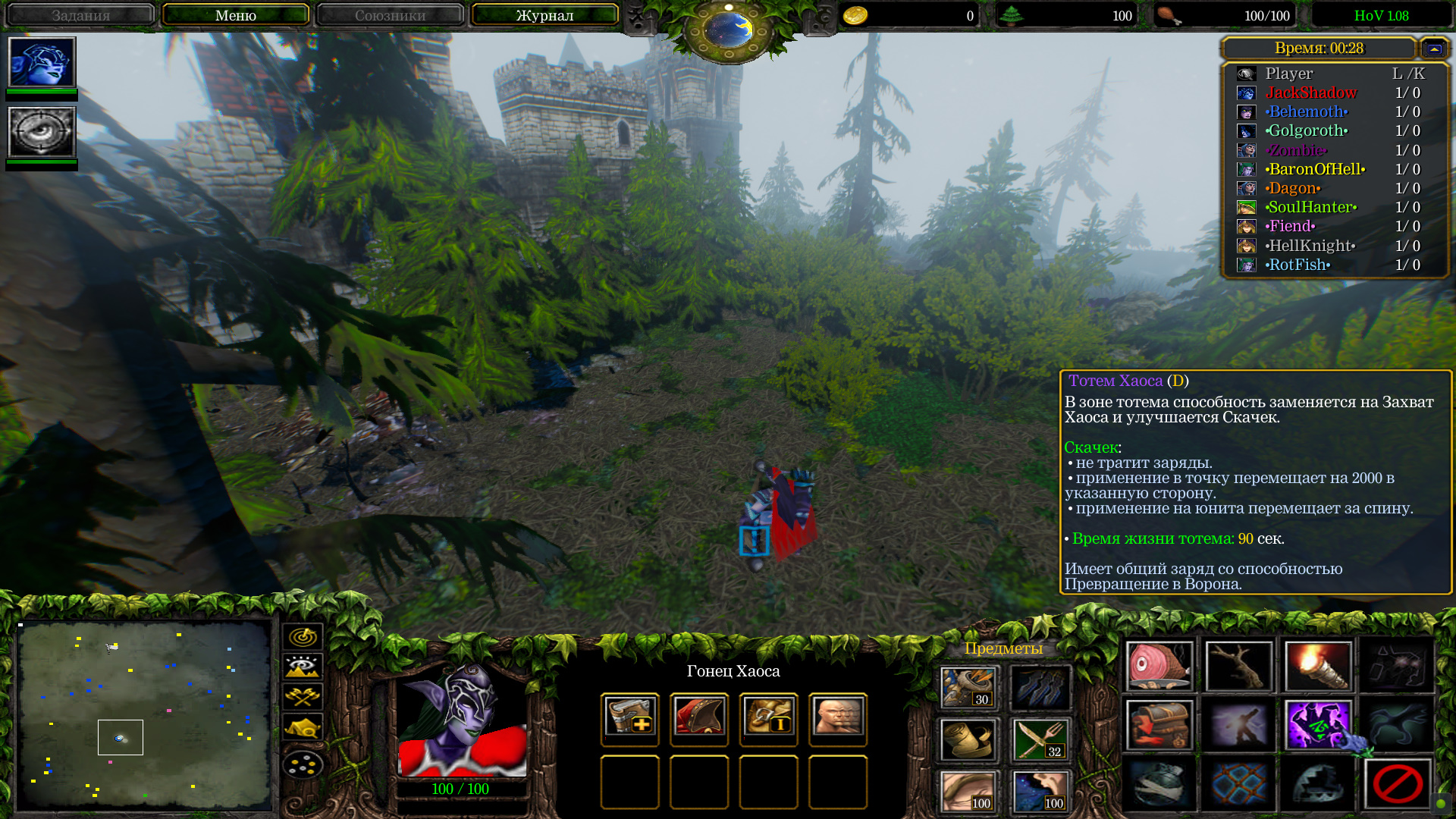Cast Тотем Хаоса purple ability

(1318, 725)
